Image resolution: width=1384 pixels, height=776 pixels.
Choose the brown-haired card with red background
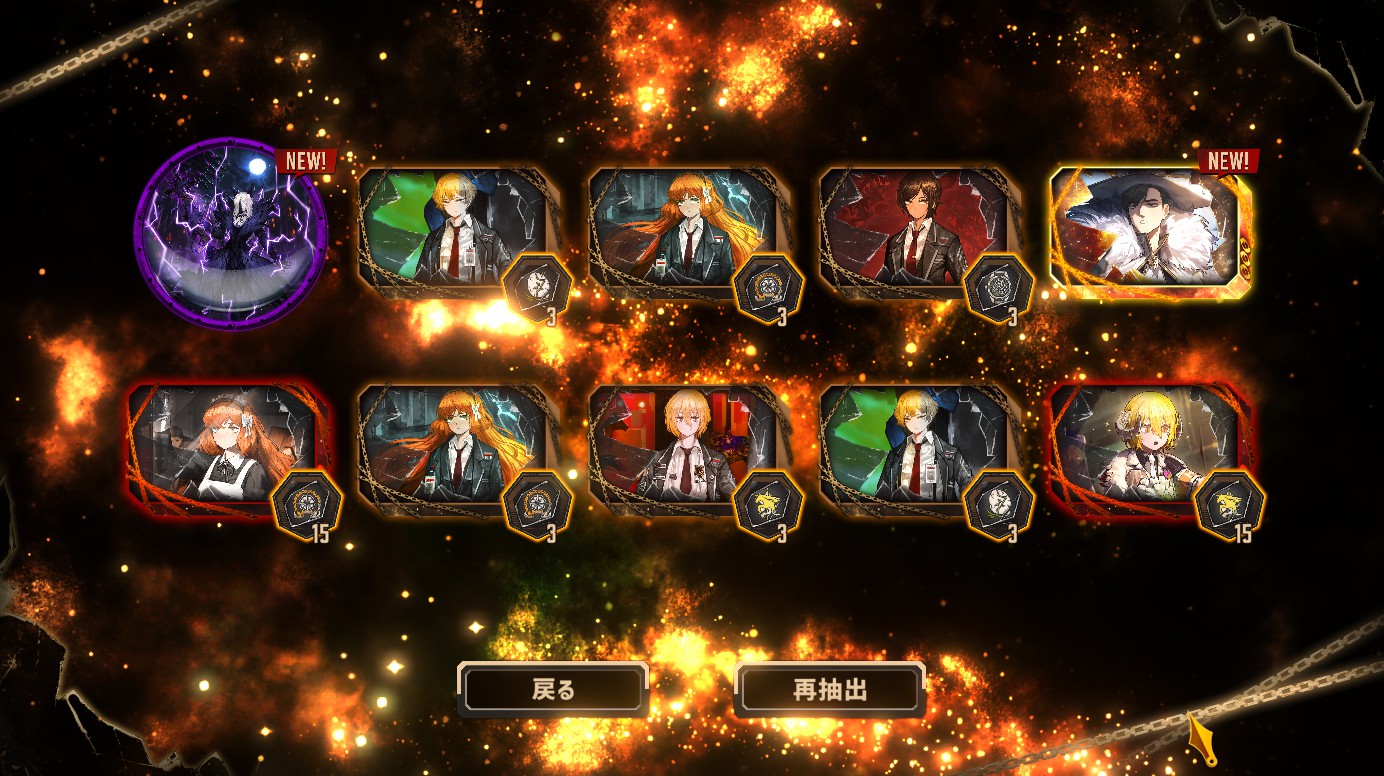click(912, 232)
